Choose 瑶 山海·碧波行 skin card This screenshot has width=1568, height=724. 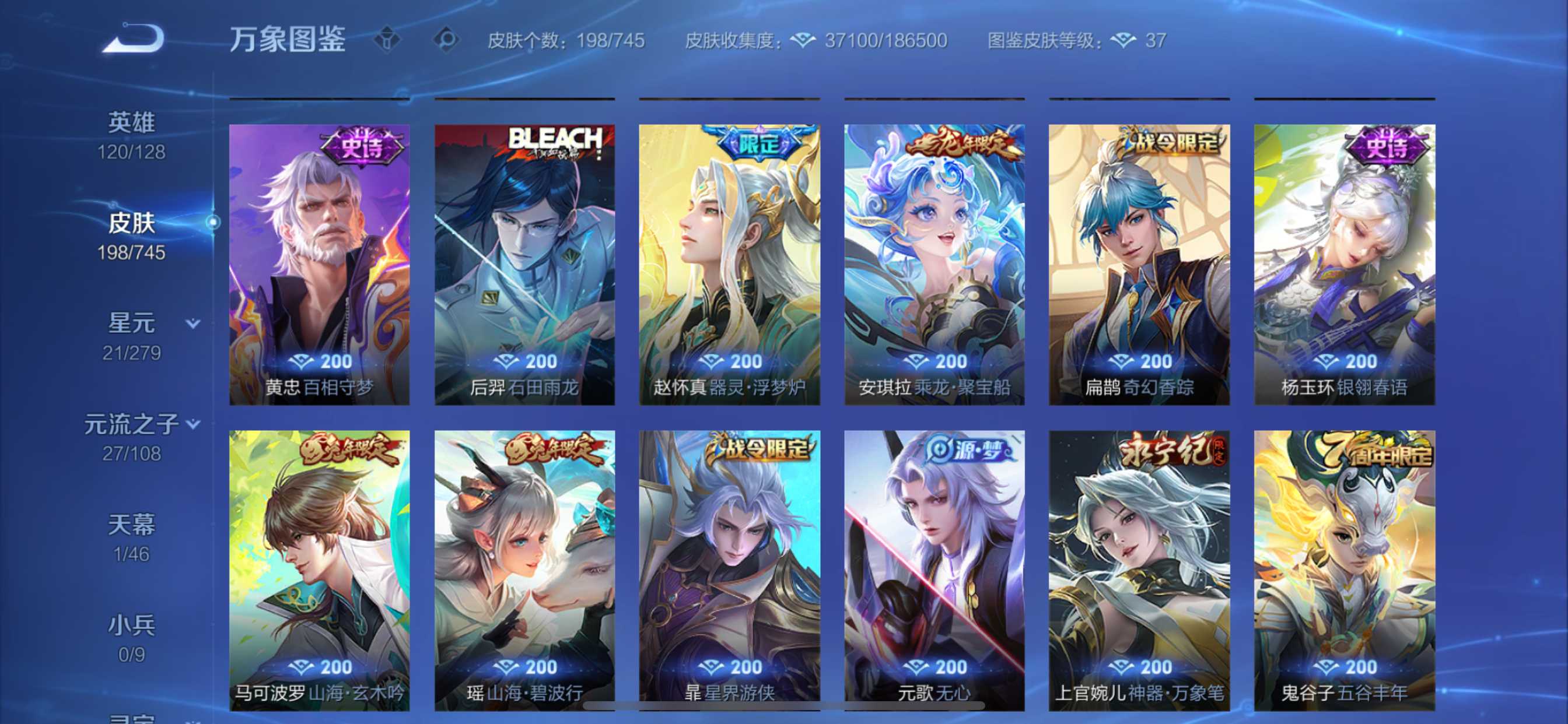(524, 571)
